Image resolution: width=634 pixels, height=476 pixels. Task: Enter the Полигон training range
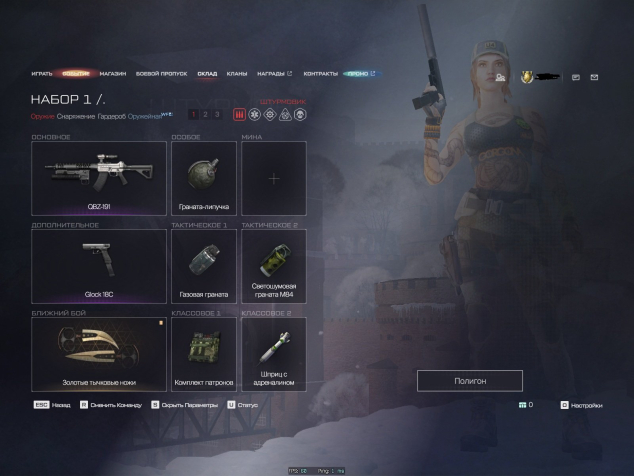(x=469, y=381)
